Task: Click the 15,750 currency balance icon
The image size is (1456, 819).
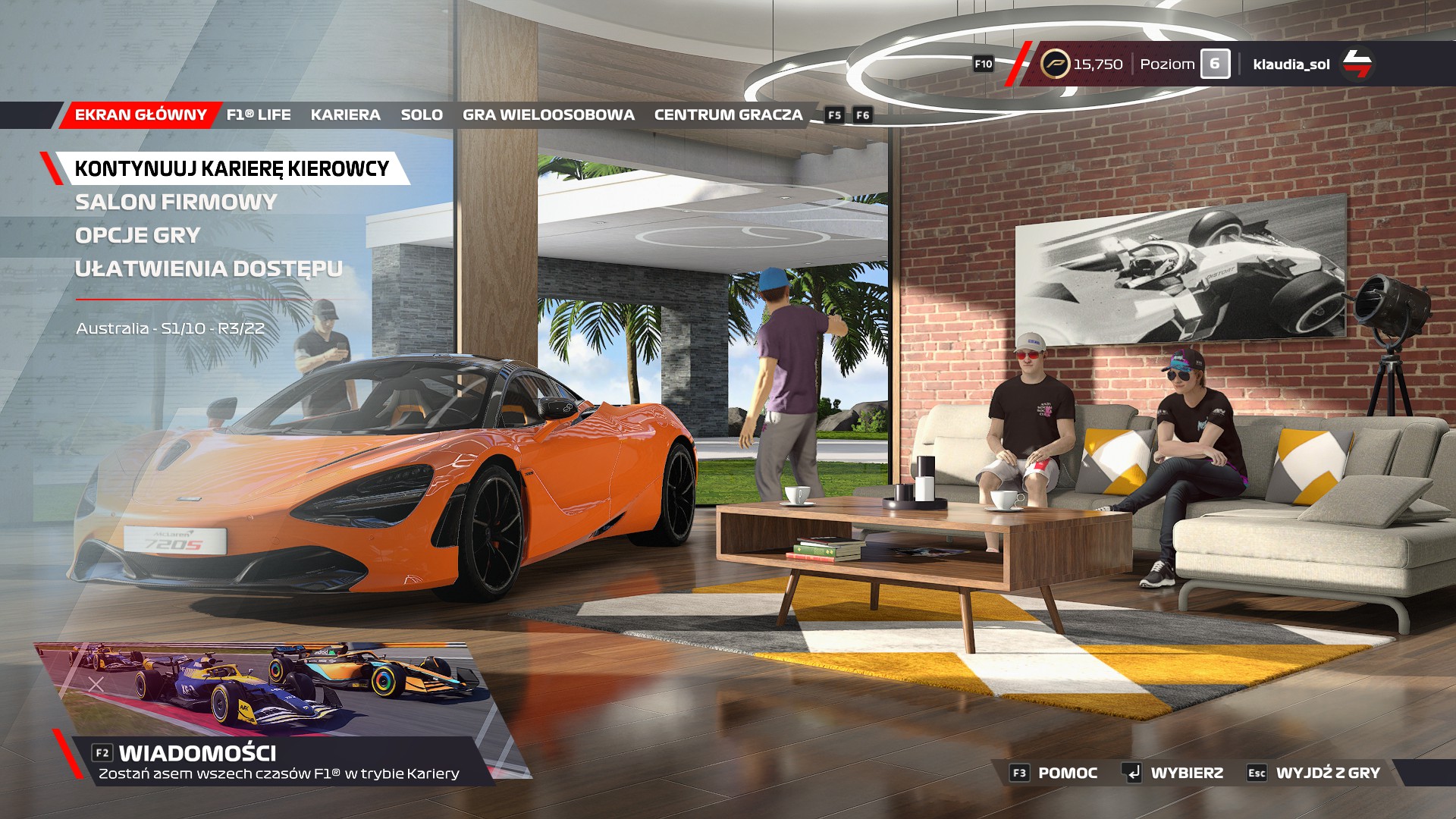Action: tap(1055, 64)
